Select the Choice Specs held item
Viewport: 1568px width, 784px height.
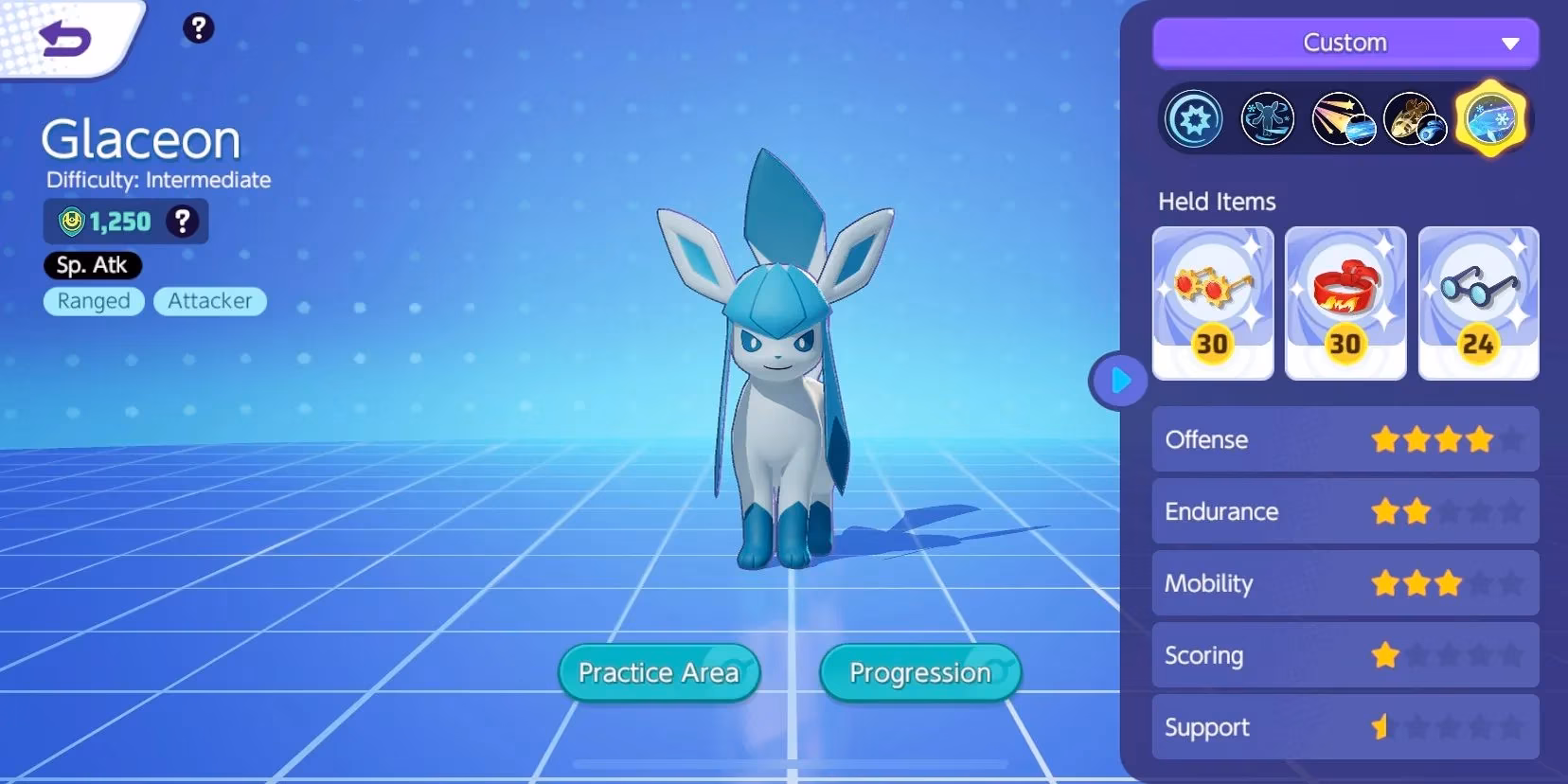tap(1213, 303)
